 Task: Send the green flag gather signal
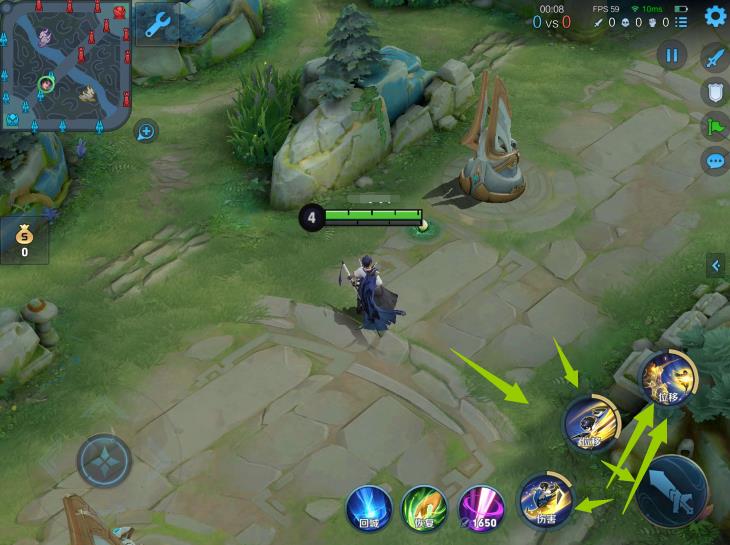click(x=715, y=126)
